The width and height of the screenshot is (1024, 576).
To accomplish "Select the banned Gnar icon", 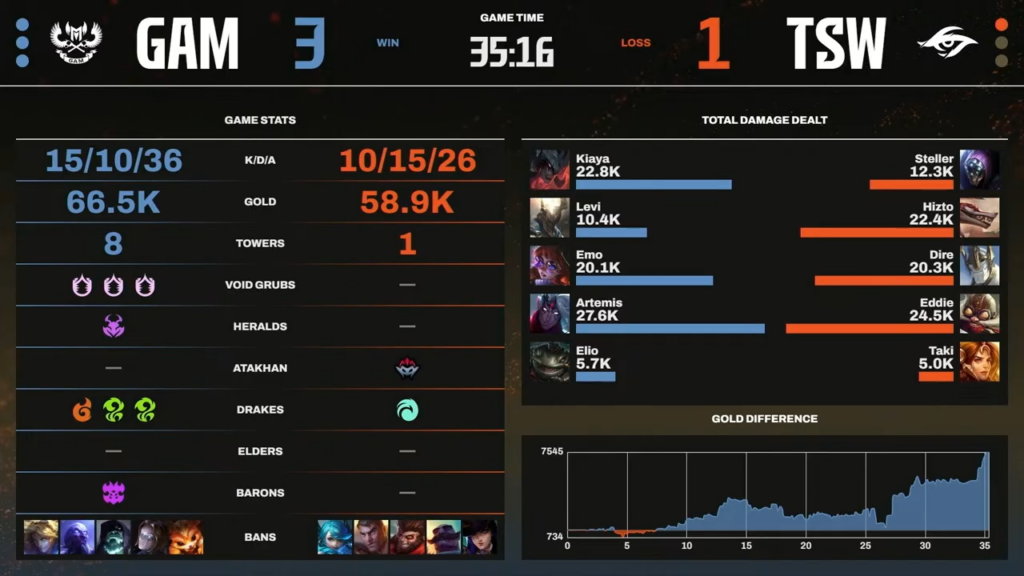I will point(185,537).
